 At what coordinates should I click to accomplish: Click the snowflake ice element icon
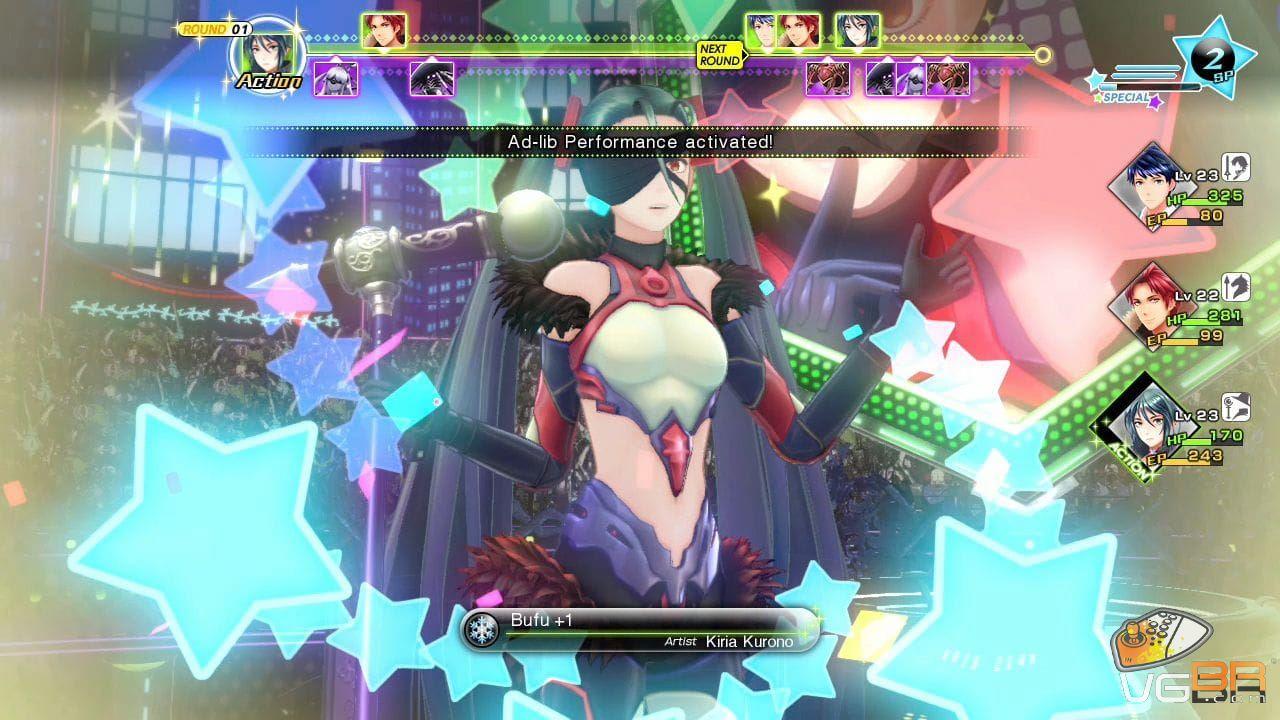pos(484,630)
